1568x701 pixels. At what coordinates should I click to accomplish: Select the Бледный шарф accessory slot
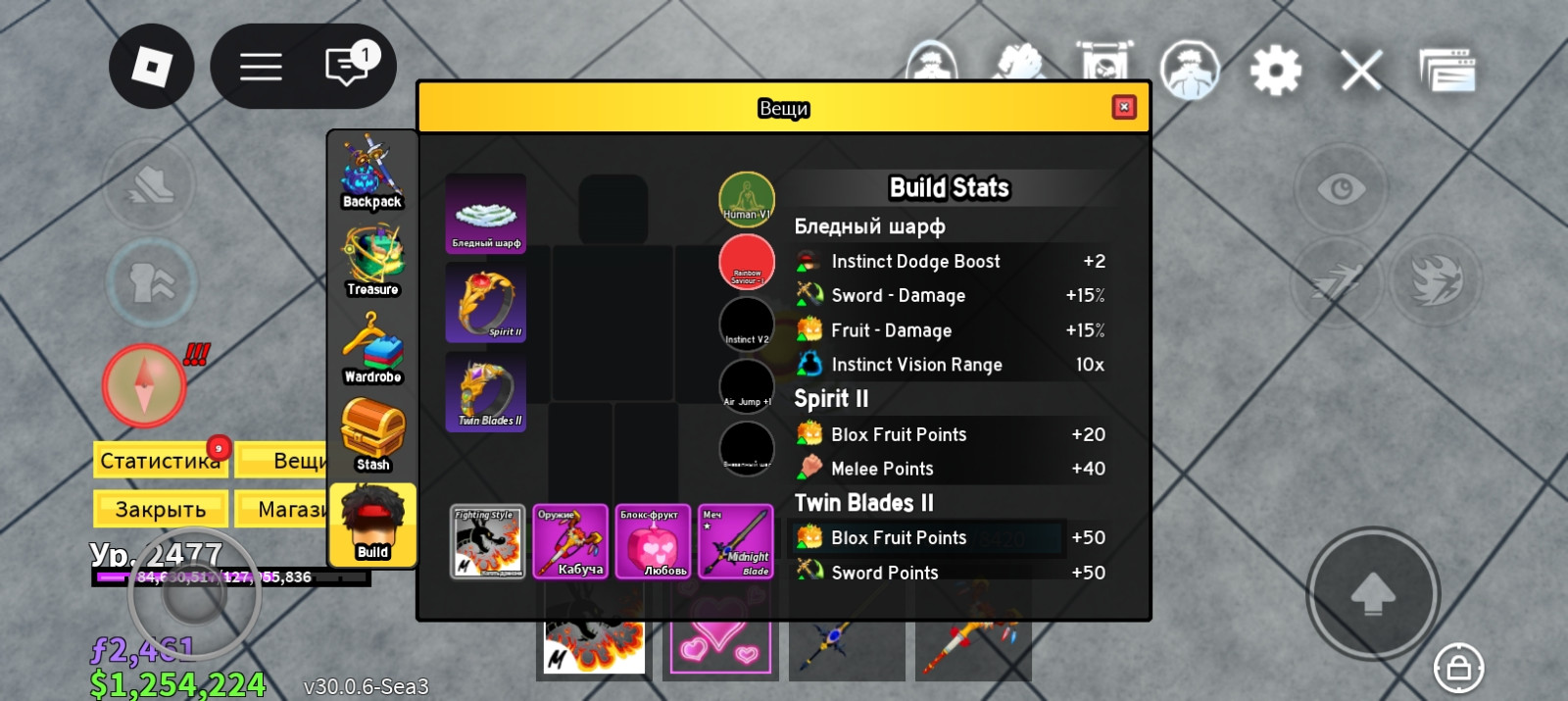tap(486, 214)
